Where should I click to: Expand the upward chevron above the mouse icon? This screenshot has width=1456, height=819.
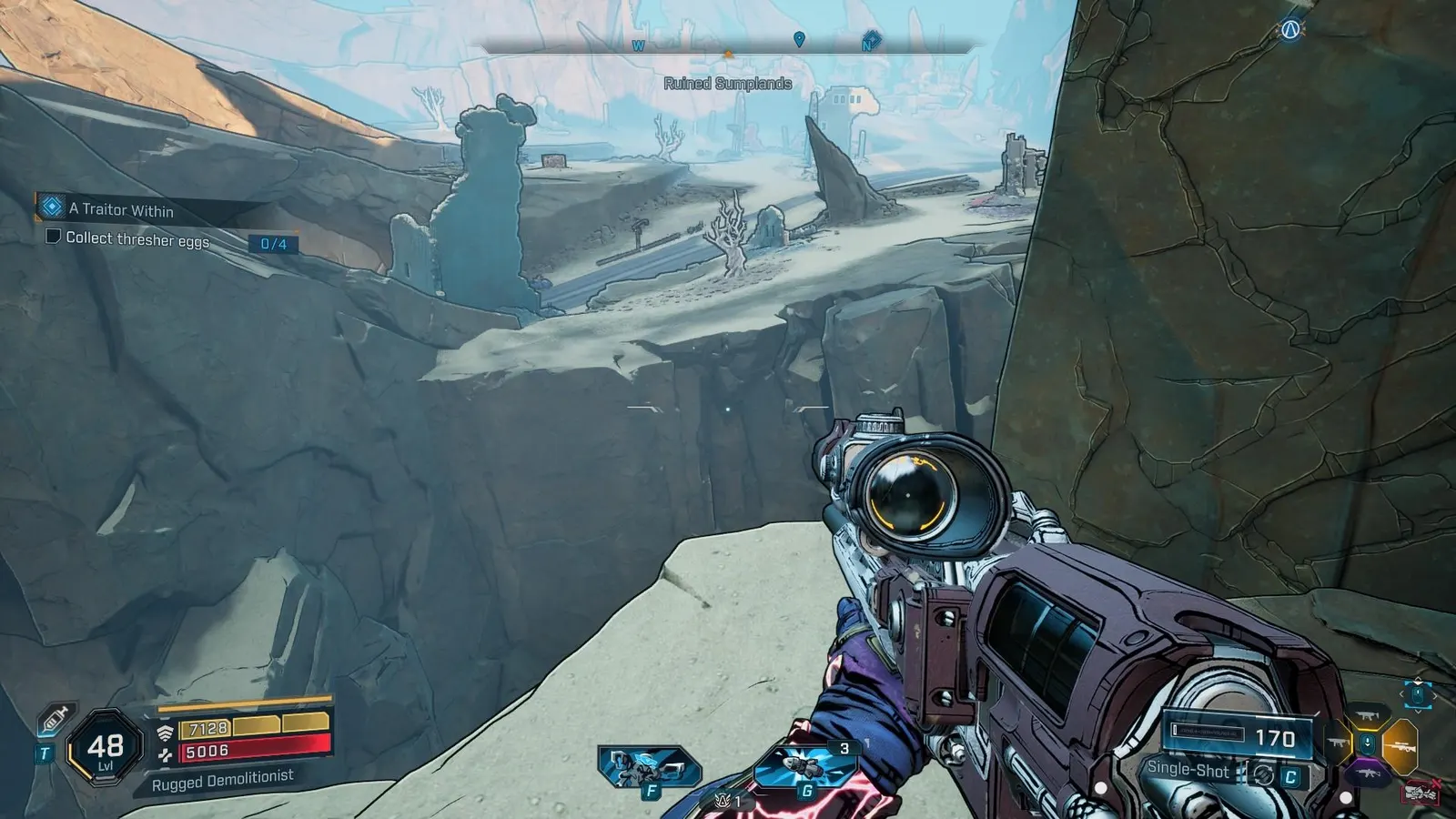click(x=1418, y=681)
